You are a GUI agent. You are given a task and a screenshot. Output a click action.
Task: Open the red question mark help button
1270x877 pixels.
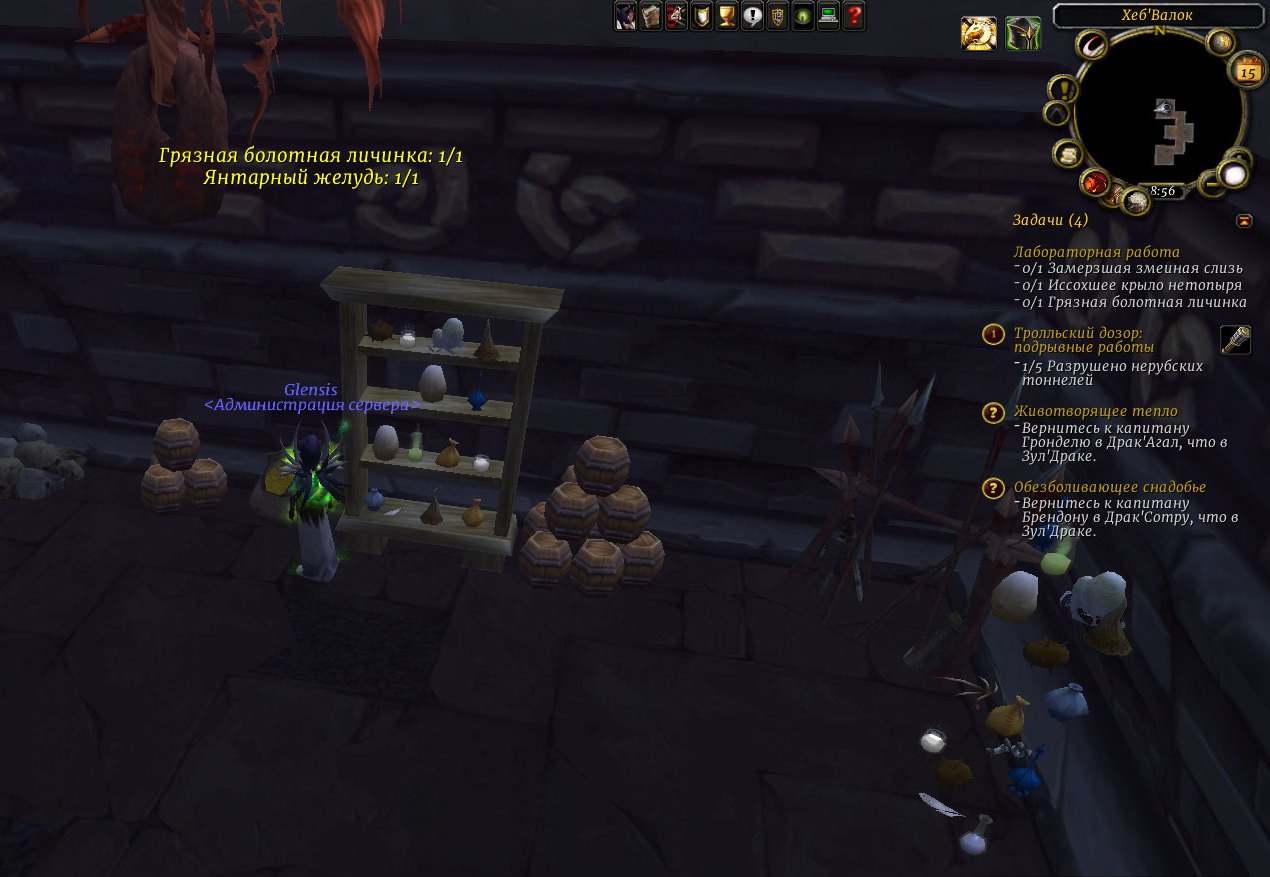(854, 16)
